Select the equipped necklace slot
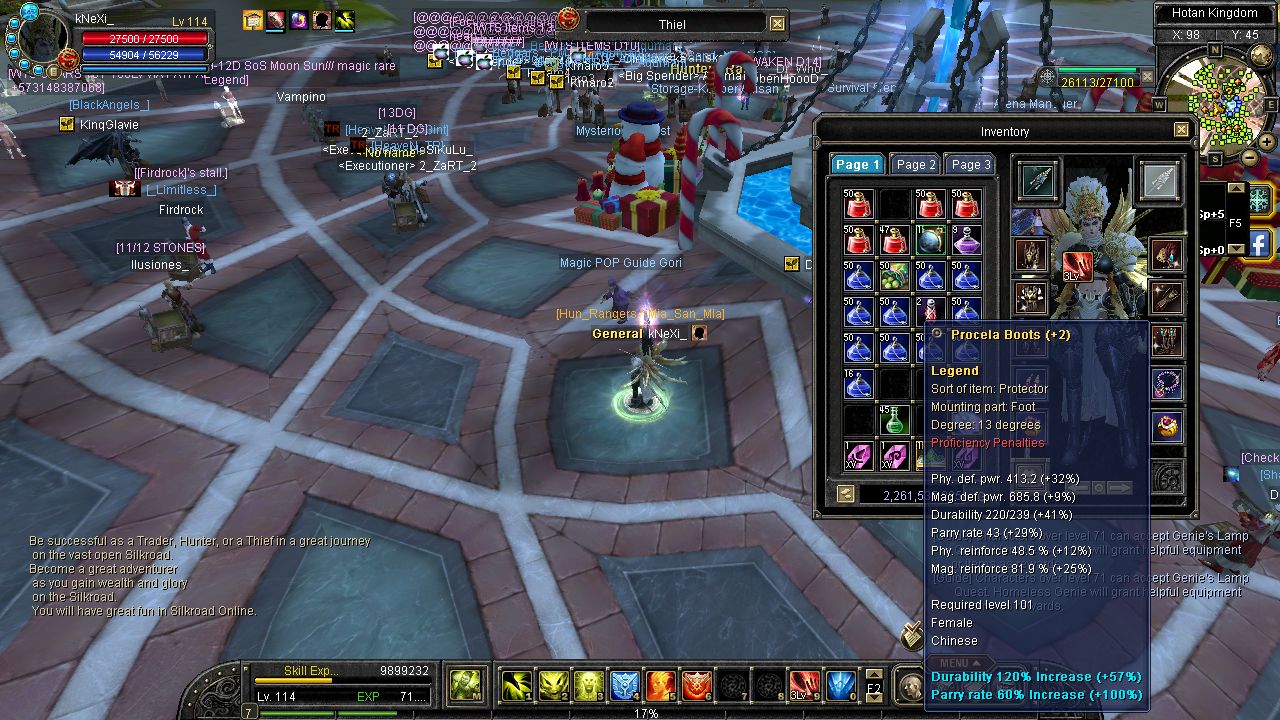The image size is (1280, 720). point(1166,383)
